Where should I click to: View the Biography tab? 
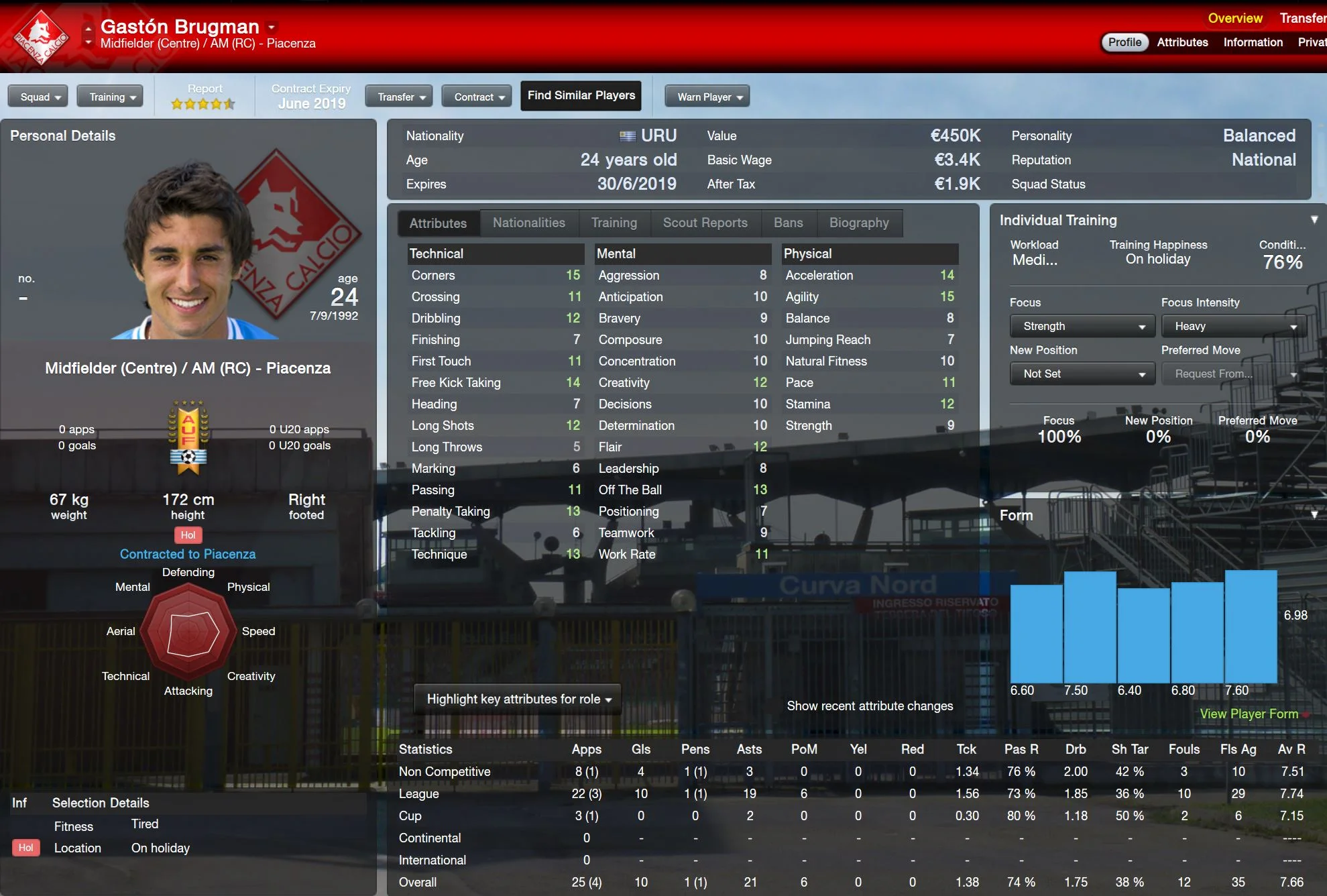858,223
